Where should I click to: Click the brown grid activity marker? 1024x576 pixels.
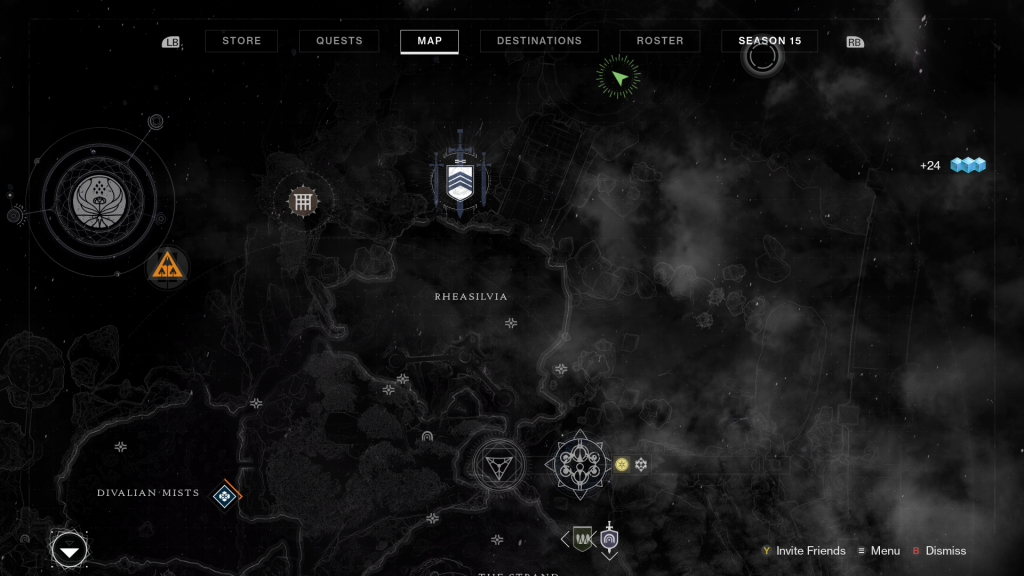pyautogui.click(x=302, y=201)
